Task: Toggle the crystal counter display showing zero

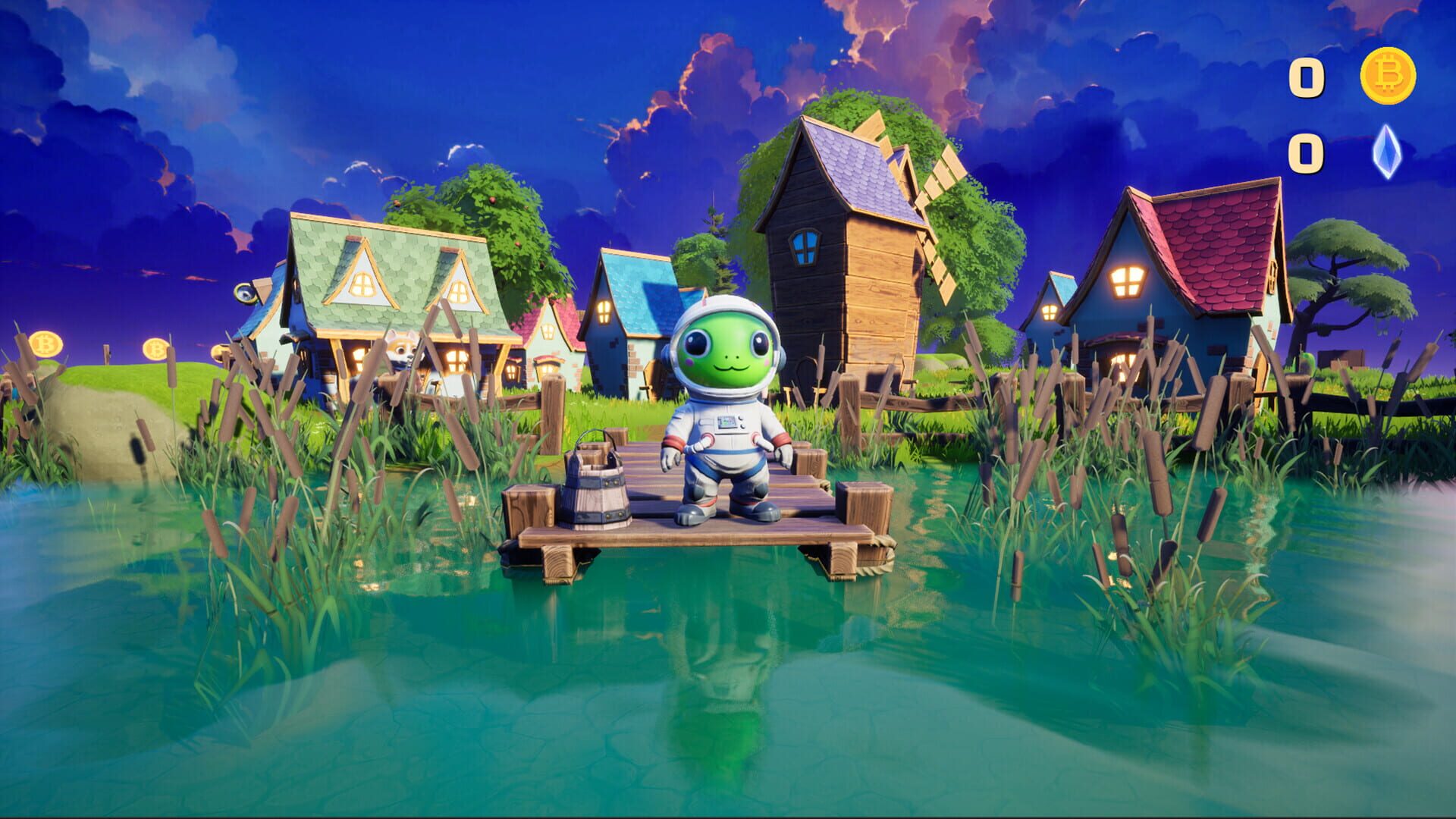Action: pos(1306,152)
